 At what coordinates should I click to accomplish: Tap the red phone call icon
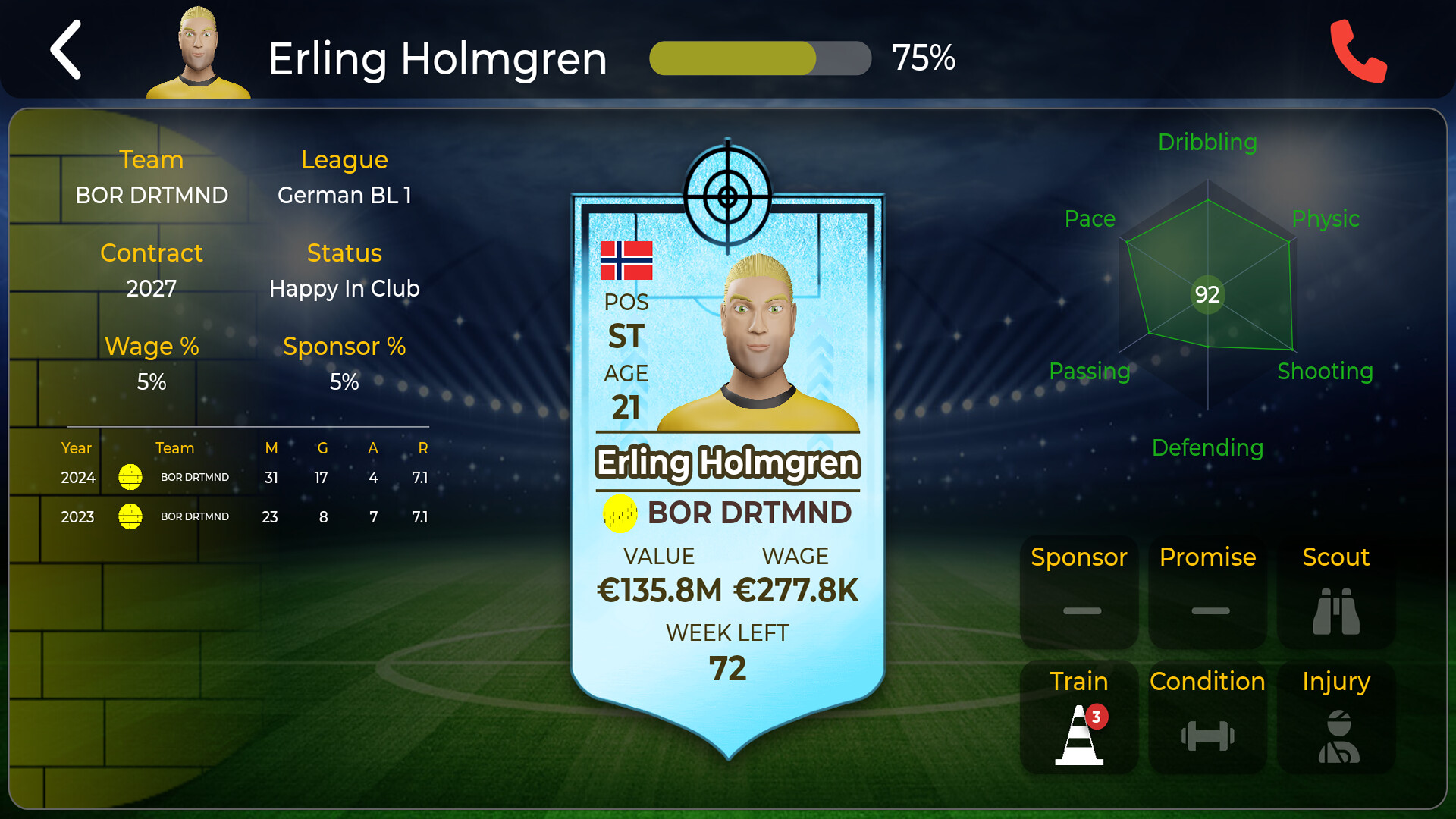(x=1360, y=52)
